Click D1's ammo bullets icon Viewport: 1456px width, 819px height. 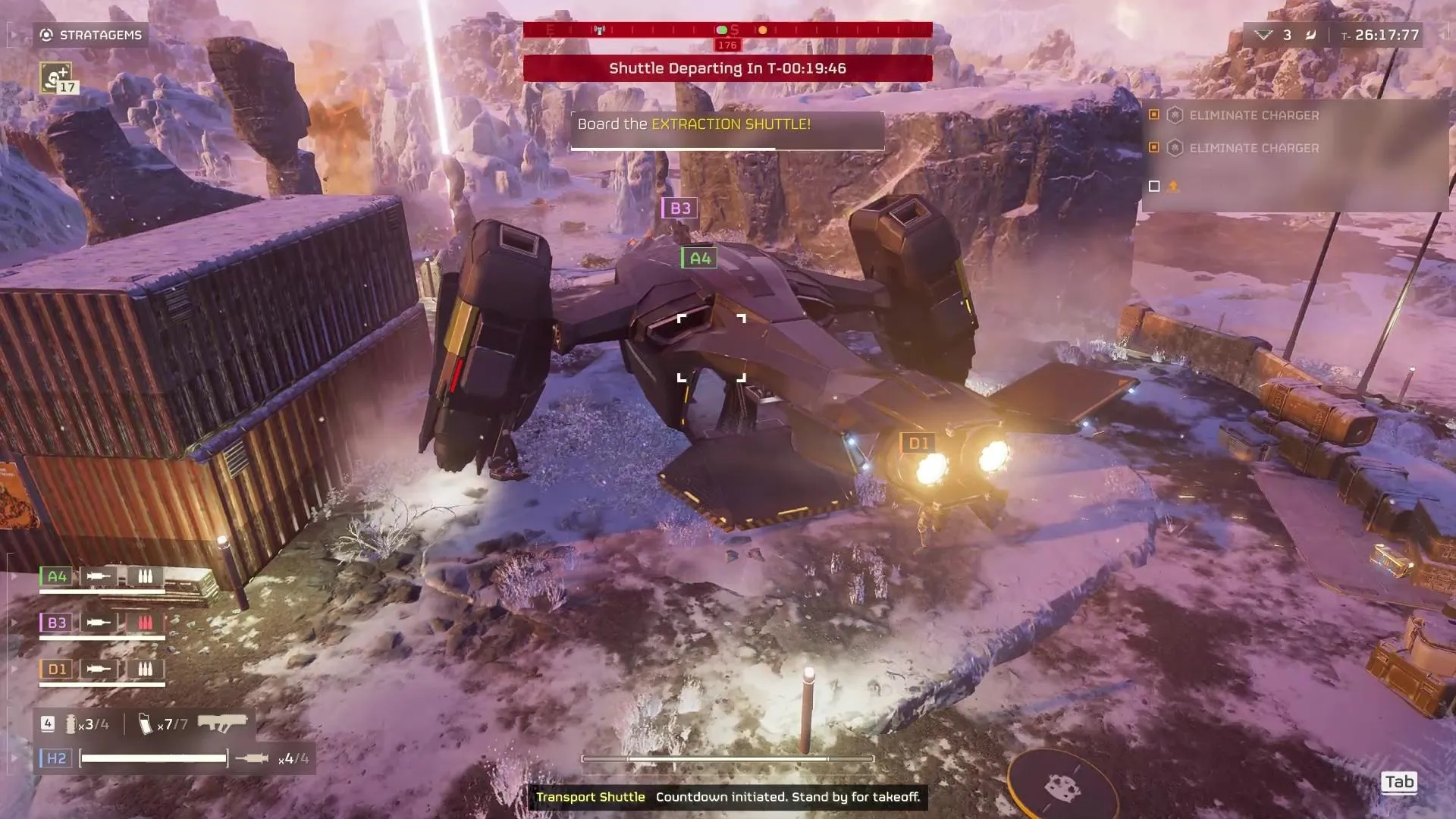145,669
